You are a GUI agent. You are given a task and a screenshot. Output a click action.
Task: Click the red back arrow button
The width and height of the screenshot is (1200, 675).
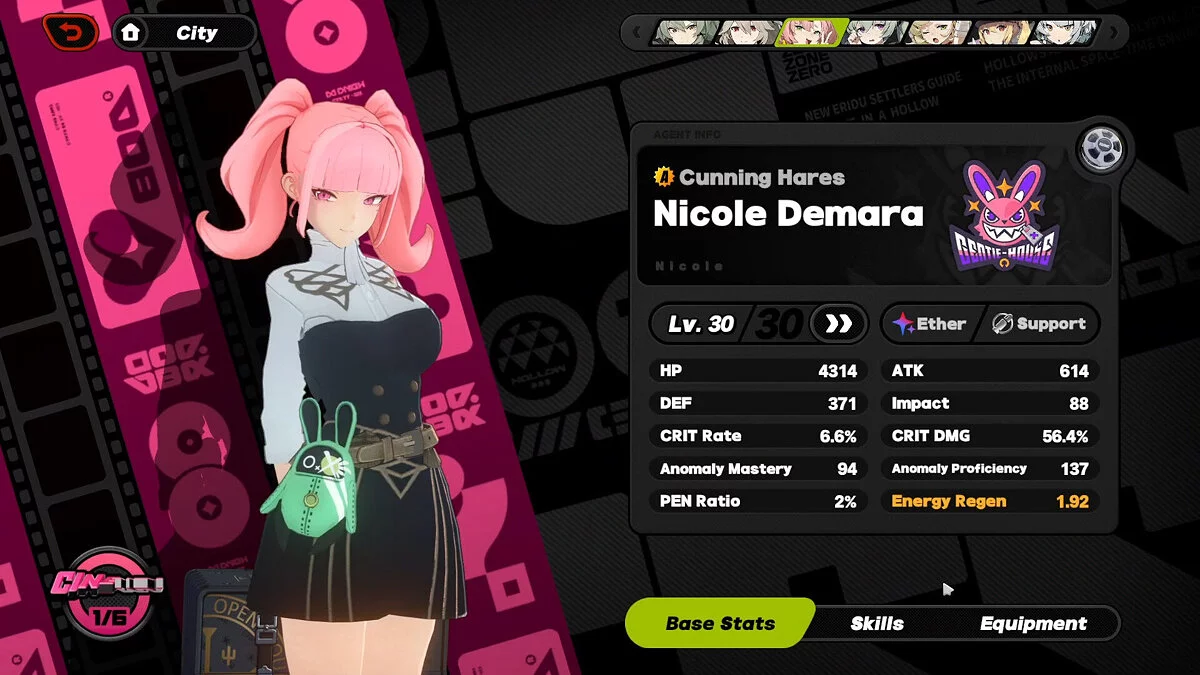click(70, 32)
